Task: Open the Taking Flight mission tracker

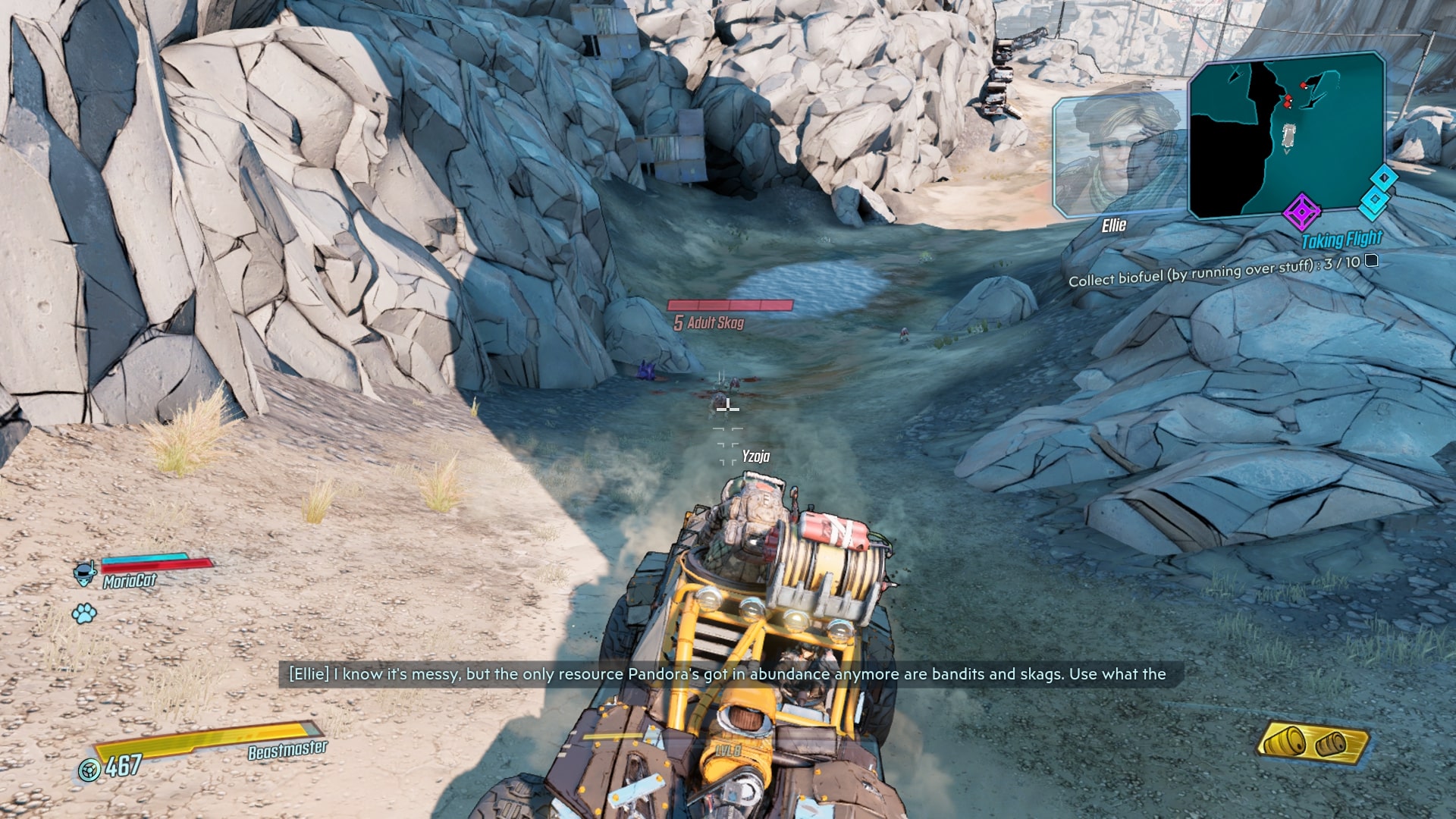Action: (1341, 240)
